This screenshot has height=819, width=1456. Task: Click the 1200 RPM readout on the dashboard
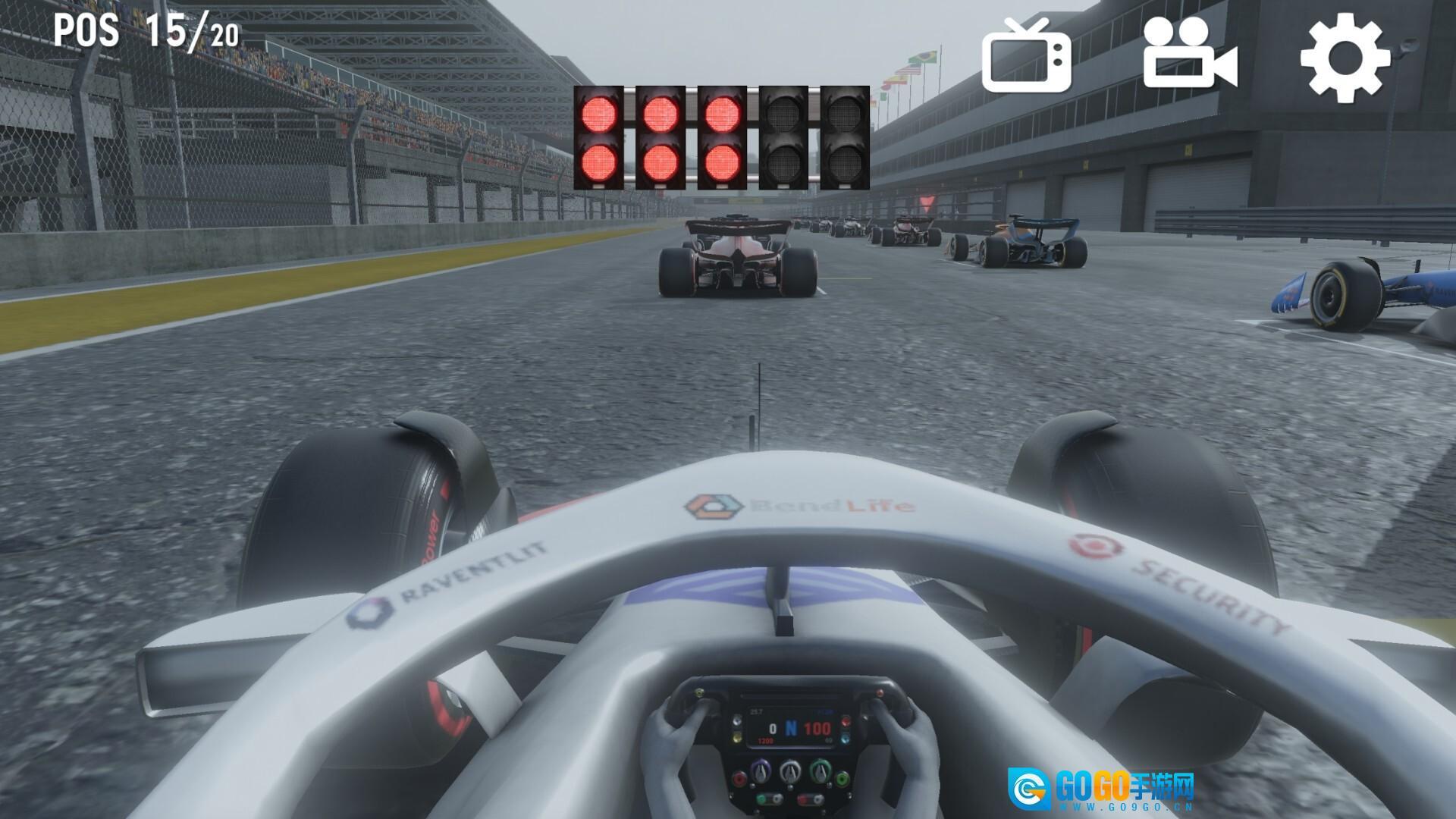click(765, 740)
